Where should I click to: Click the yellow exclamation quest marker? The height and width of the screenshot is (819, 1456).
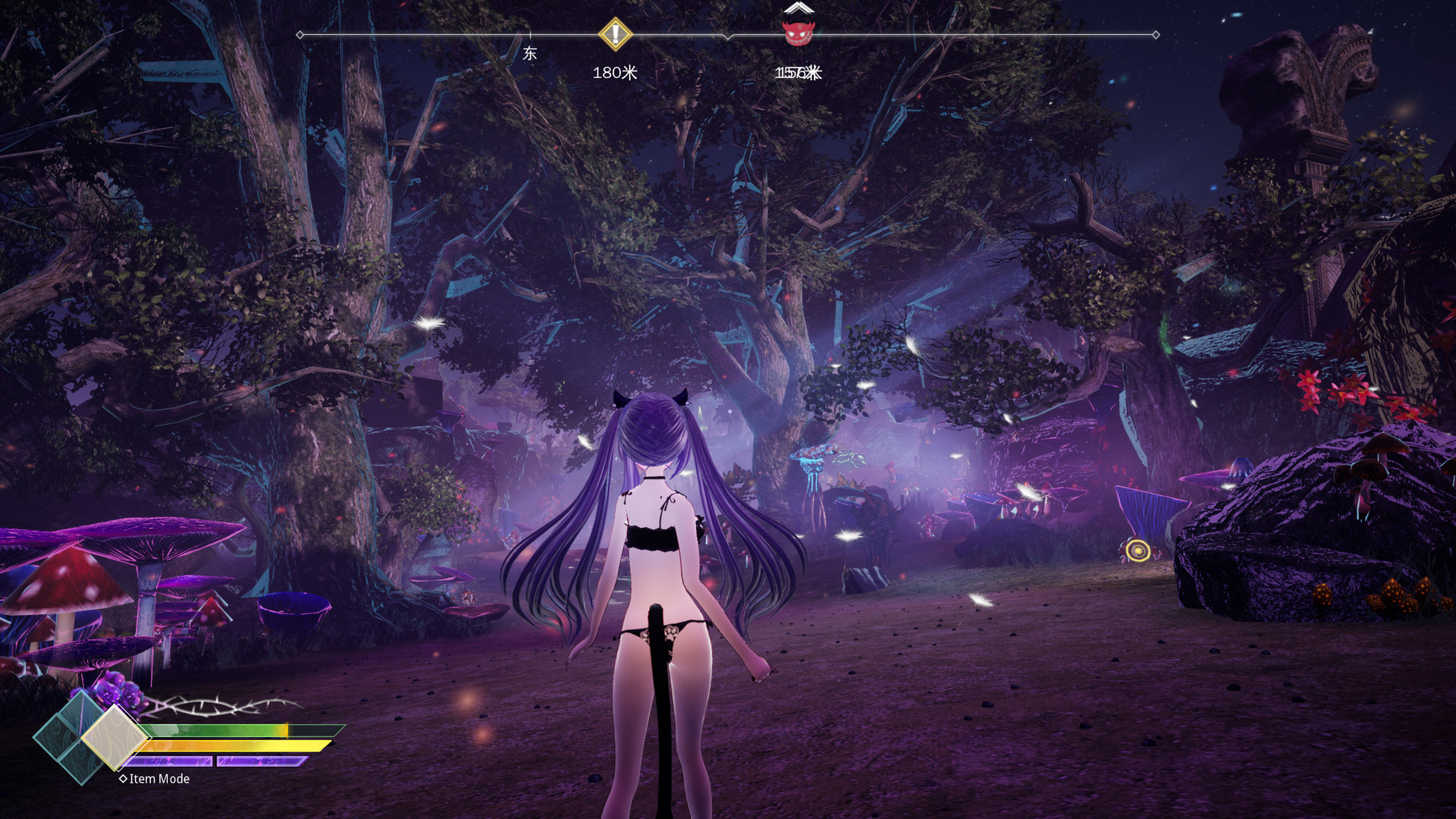(x=615, y=34)
